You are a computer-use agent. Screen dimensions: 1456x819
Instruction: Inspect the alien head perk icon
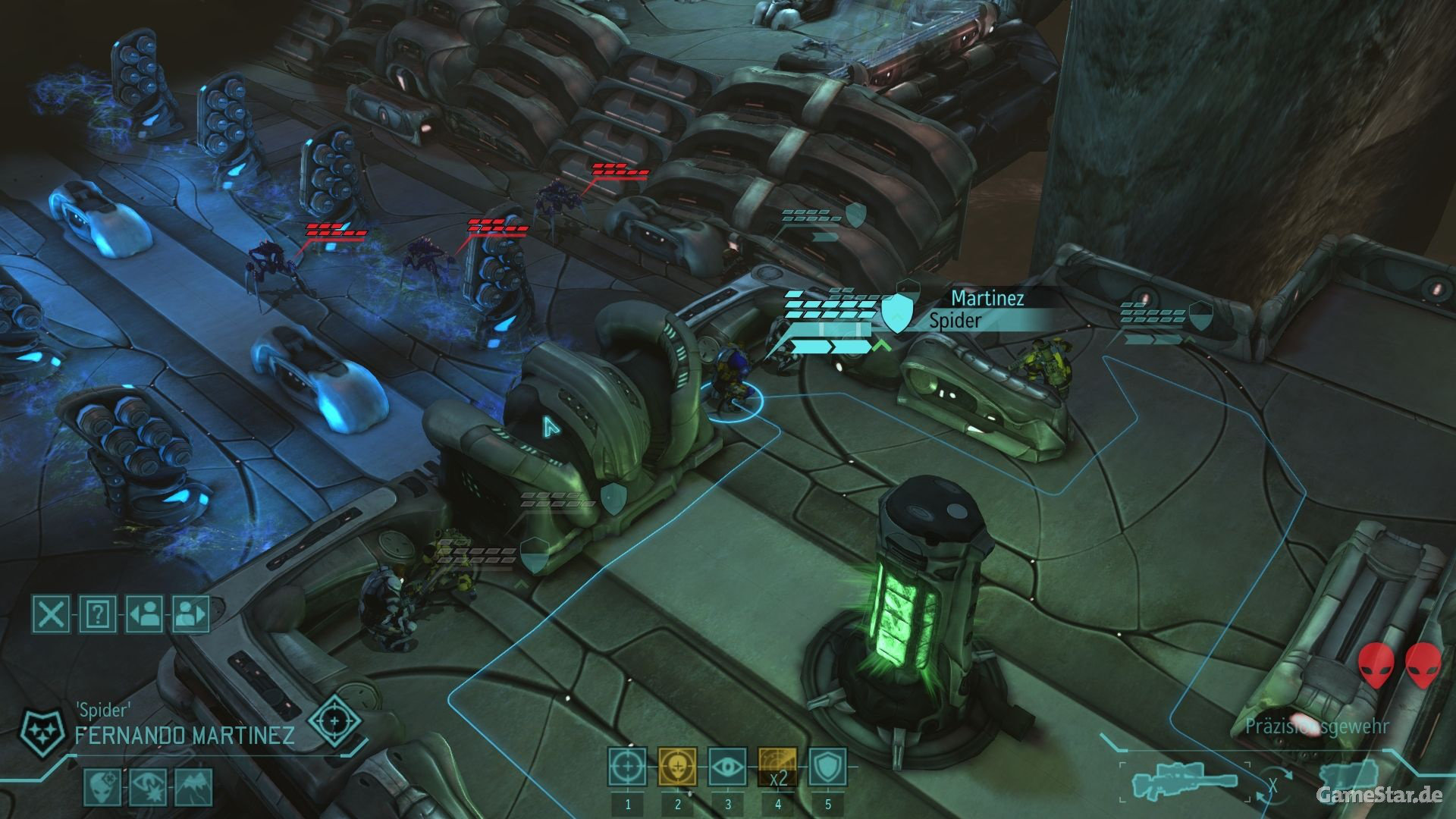point(102,787)
